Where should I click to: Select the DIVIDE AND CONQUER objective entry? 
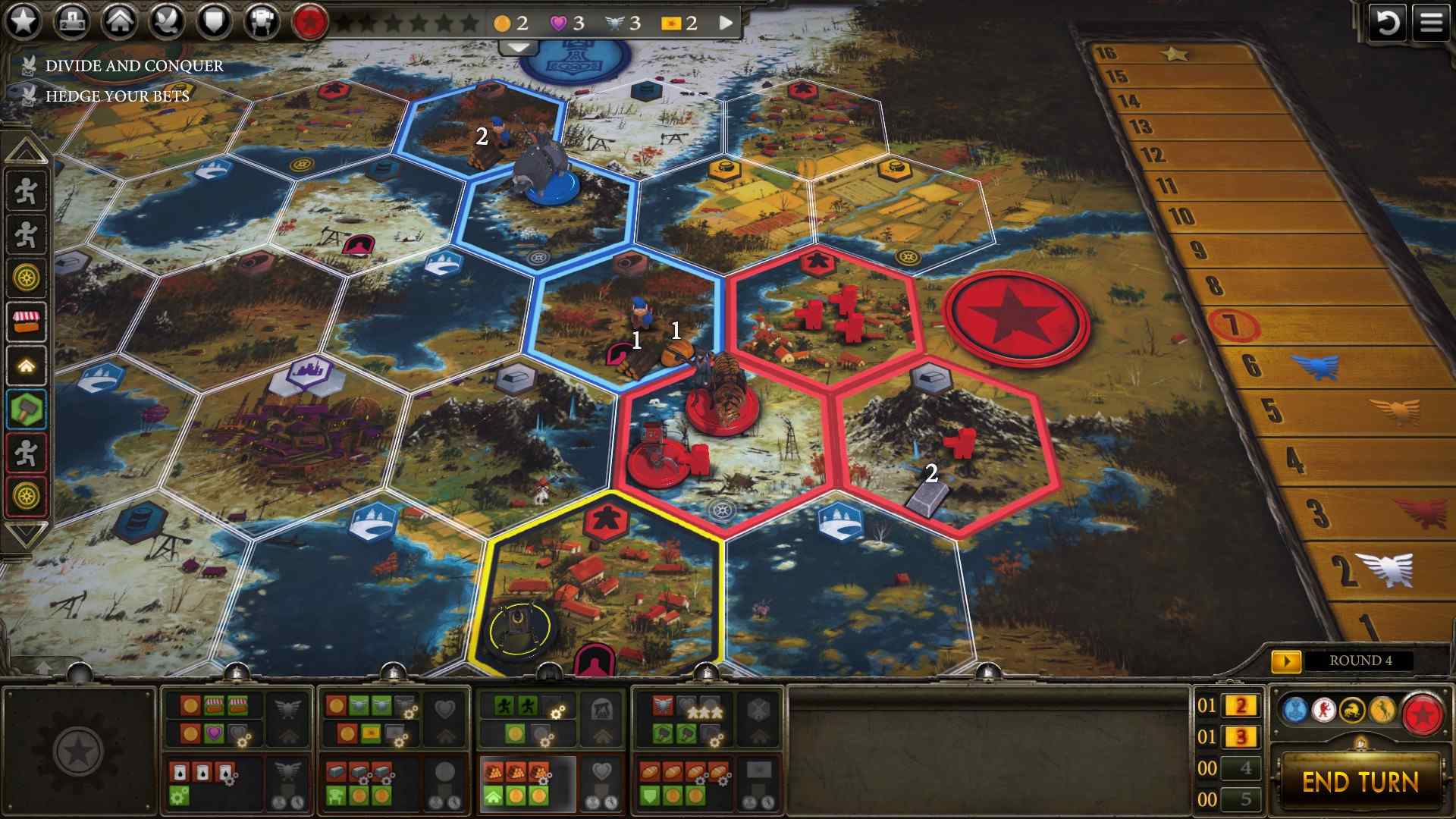tap(133, 65)
